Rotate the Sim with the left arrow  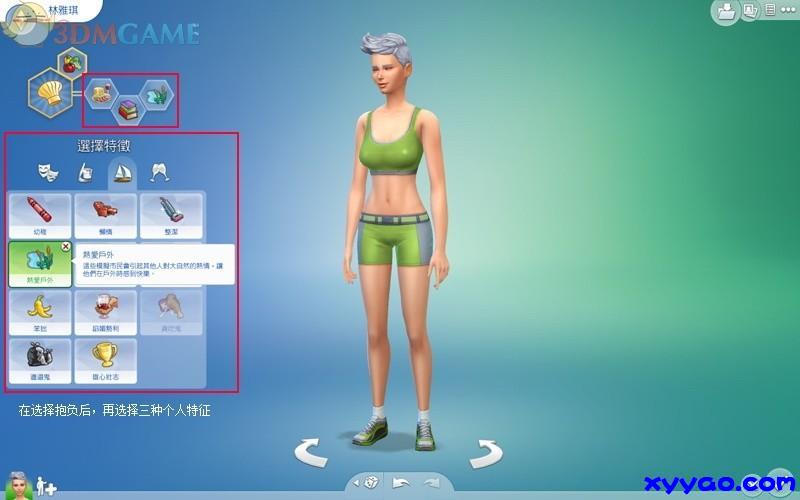click(x=311, y=453)
